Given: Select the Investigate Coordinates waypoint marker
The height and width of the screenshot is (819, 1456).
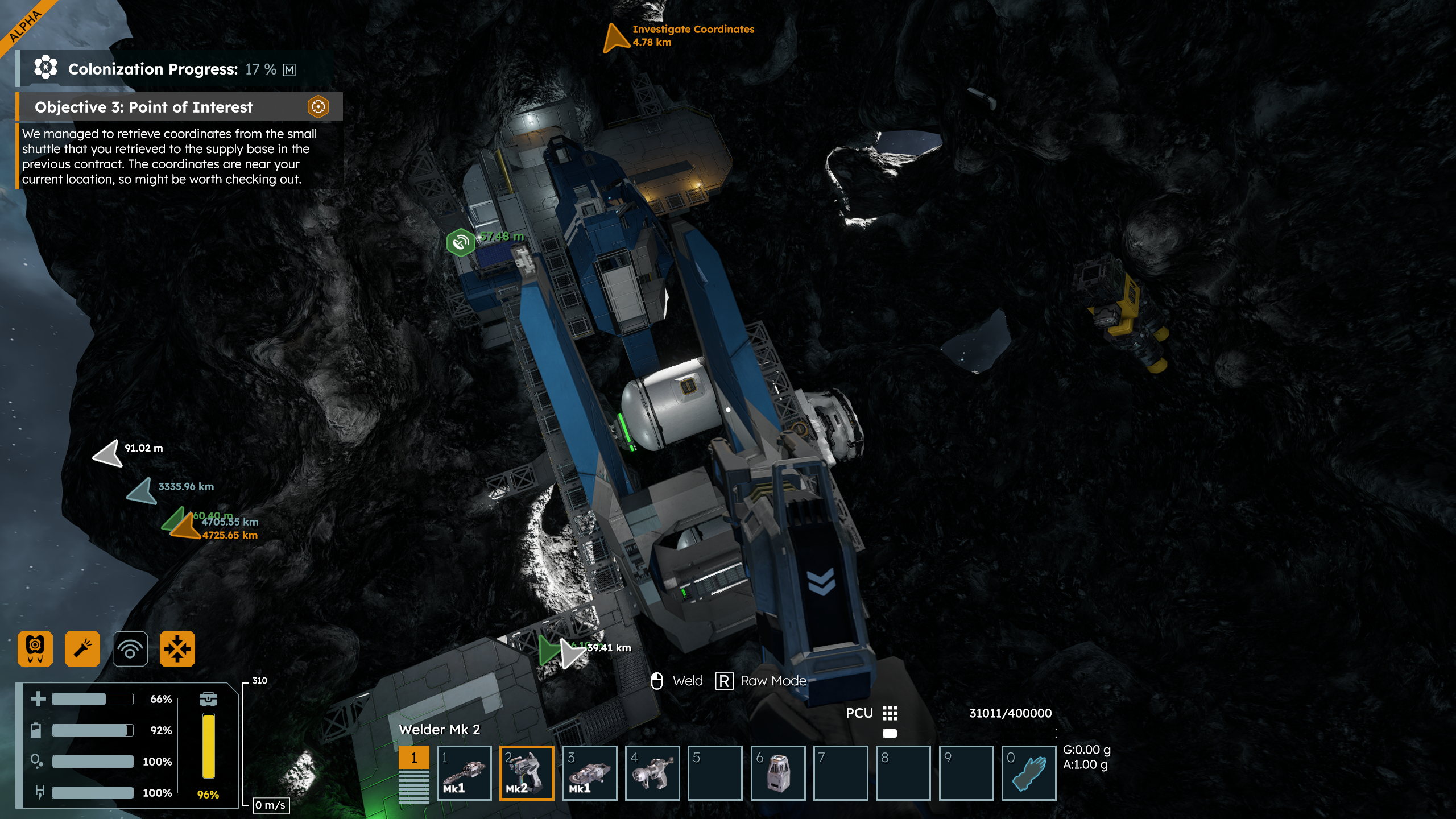Looking at the screenshot, I should (x=615, y=38).
